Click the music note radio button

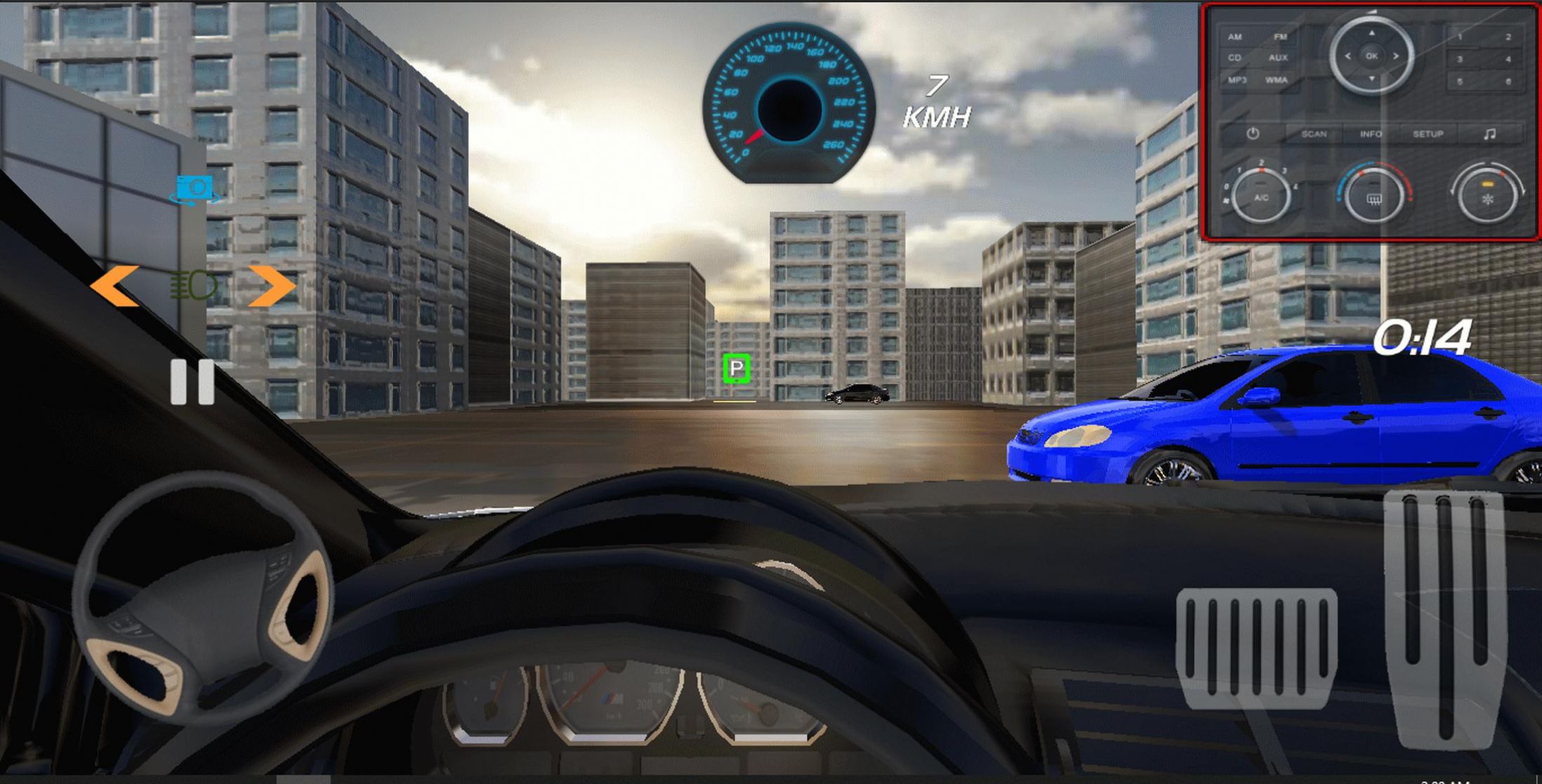[1490, 133]
